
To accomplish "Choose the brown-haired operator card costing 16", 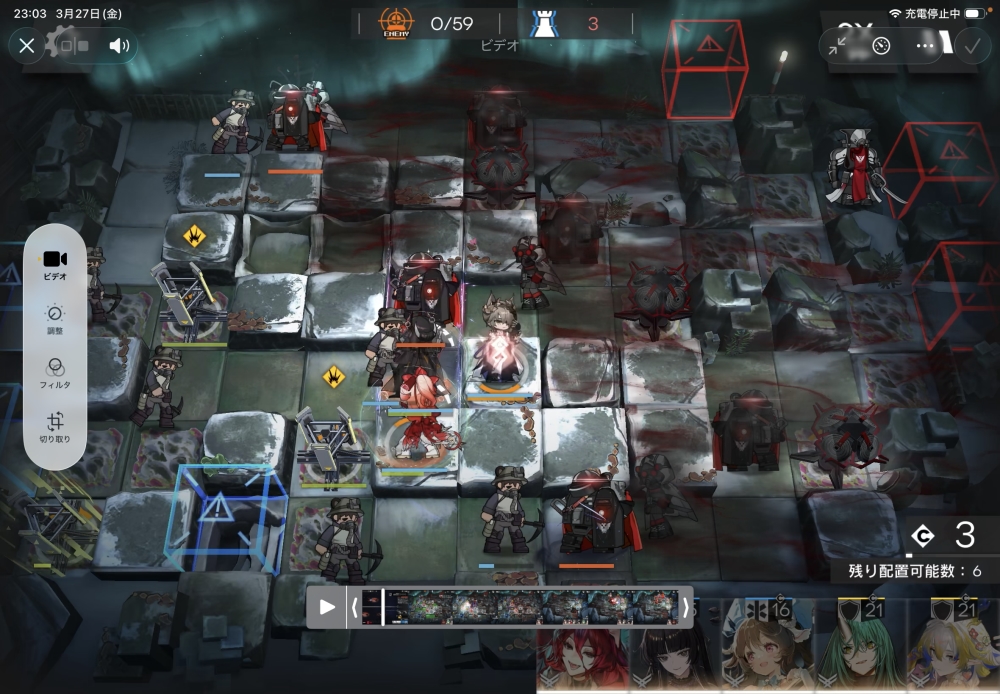I will click(767, 648).
